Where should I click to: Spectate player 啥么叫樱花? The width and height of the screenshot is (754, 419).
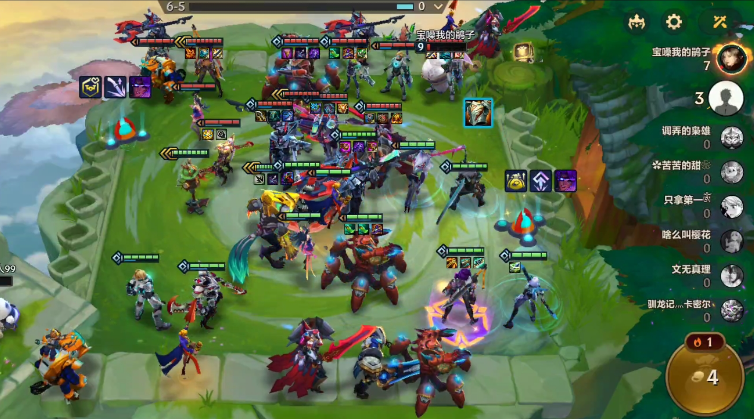point(731,241)
